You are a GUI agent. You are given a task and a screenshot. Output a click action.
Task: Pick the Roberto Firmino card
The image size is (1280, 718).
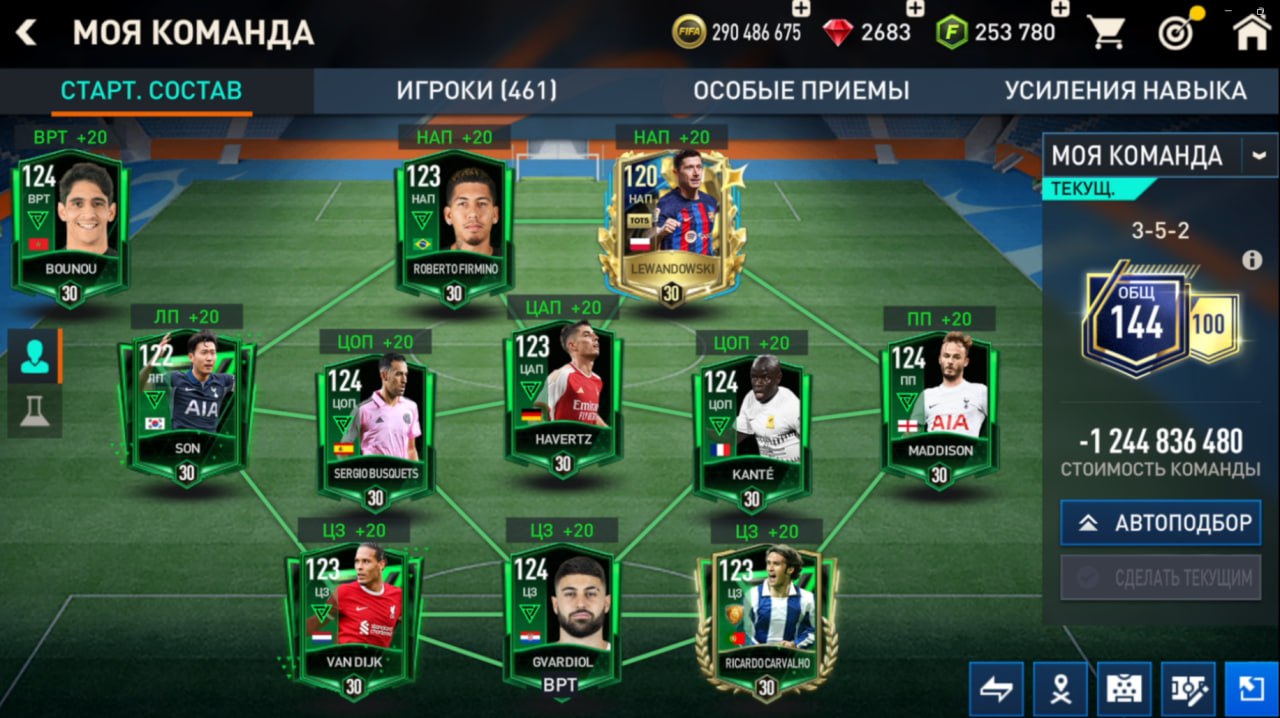[455, 226]
